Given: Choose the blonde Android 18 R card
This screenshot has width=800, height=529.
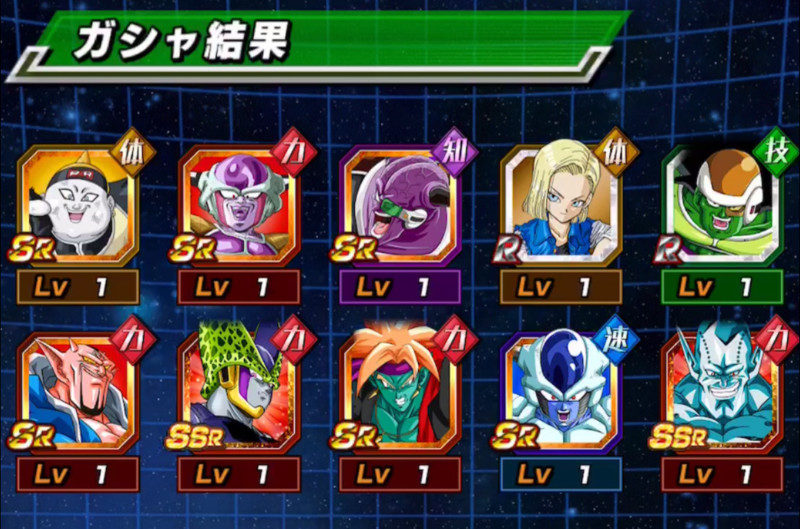Looking at the screenshot, I should click(x=561, y=205).
